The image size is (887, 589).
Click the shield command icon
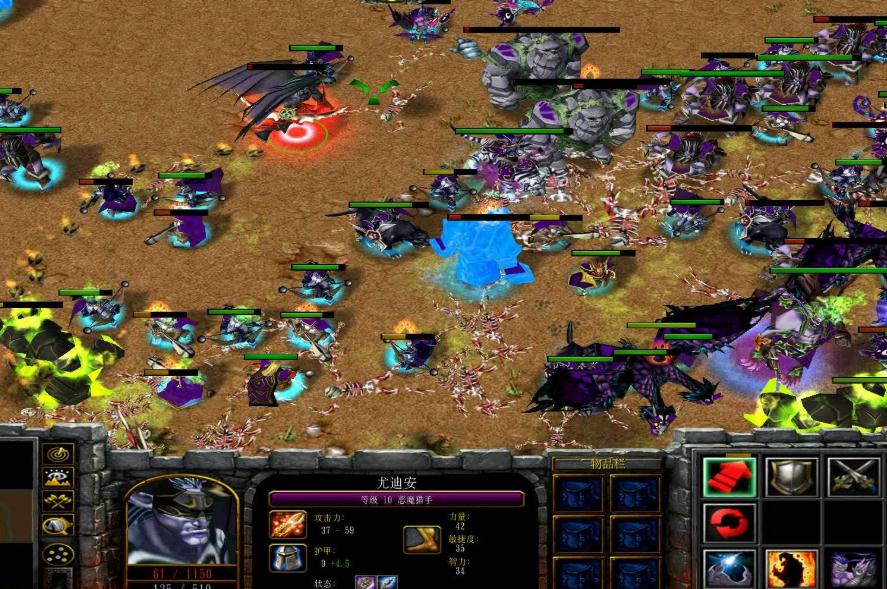click(790, 477)
